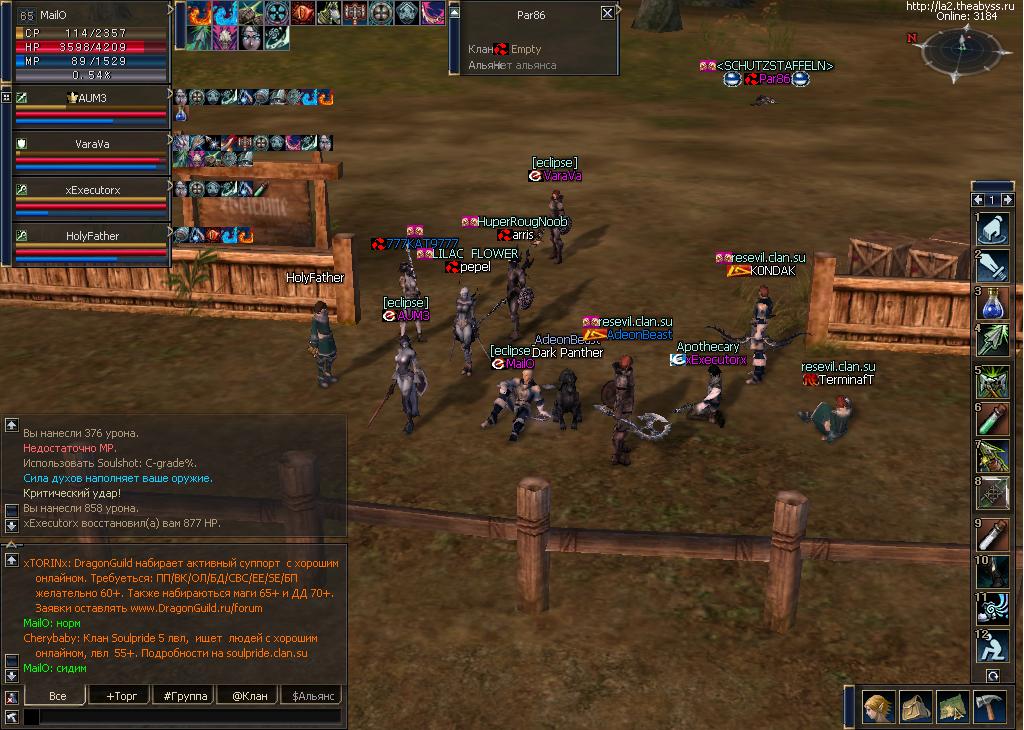The width and height of the screenshot is (1024, 730).
Task: Open character status via elf portrait icon
Action: click(879, 706)
